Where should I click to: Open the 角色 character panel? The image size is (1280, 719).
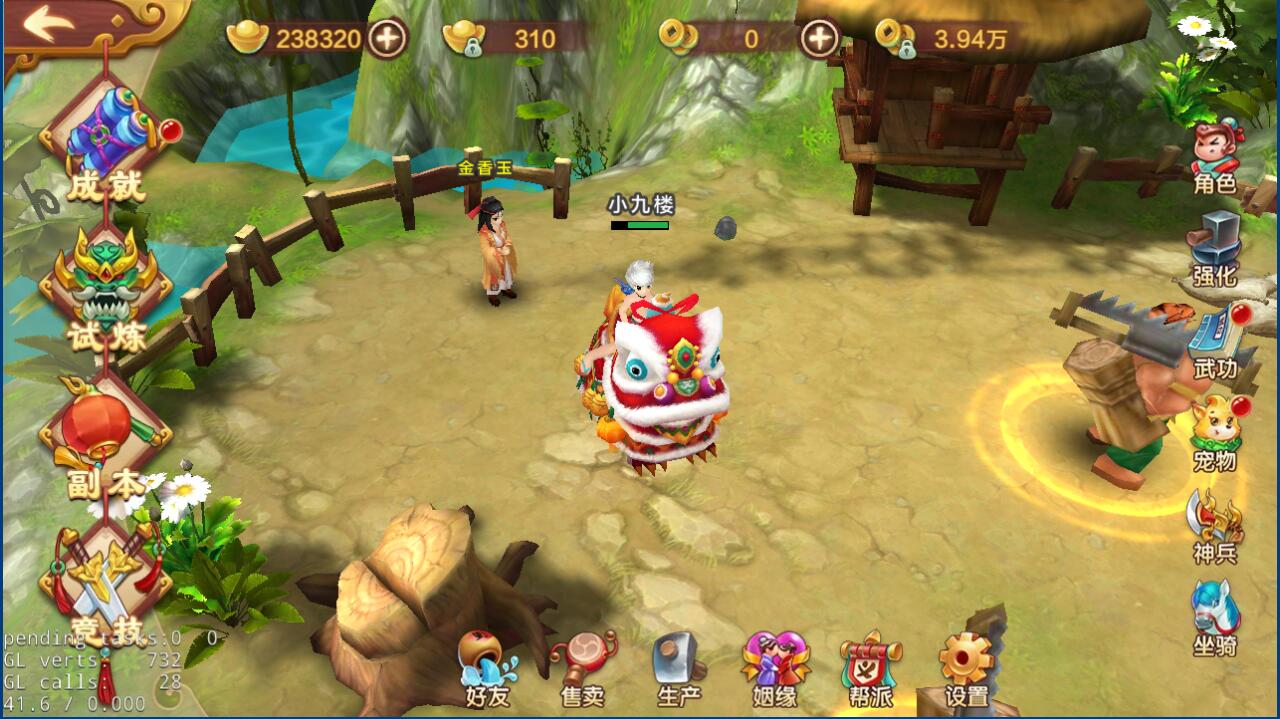click(1215, 158)
